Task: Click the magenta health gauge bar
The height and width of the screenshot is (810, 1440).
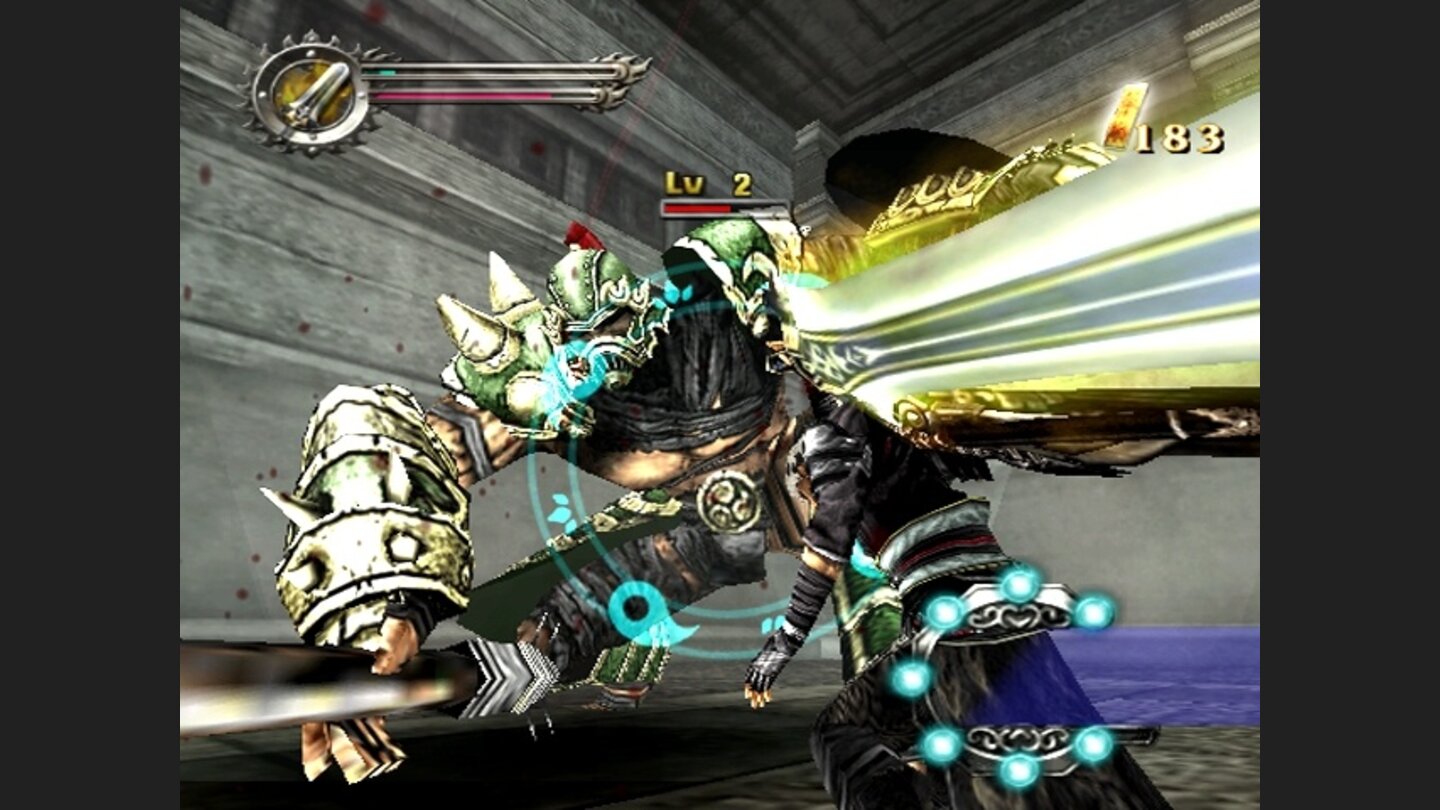Action: [459, 96]
